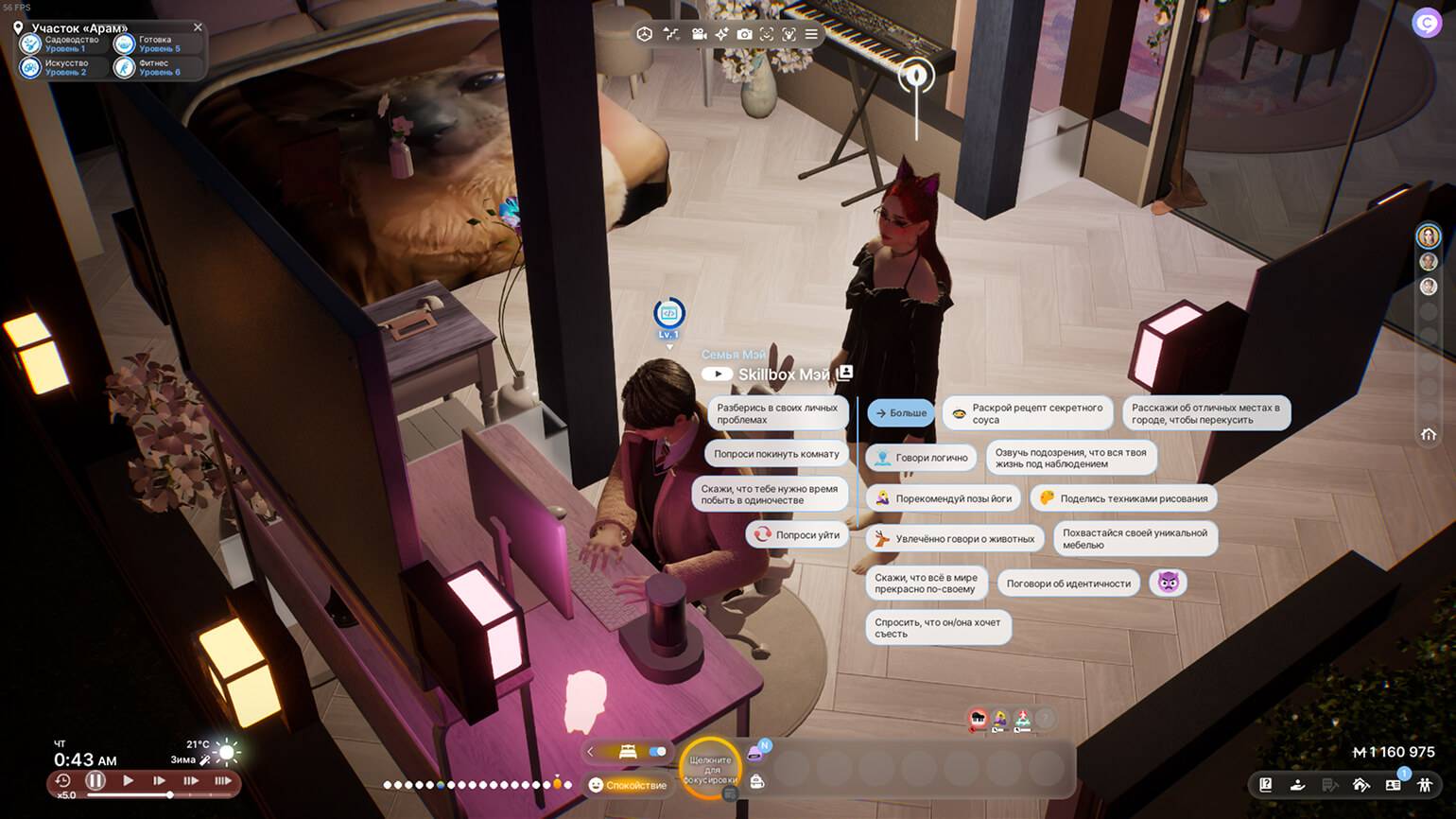
Task: Select «Увлечённо говори о животных»
Action: pyautogui.click(x=954, y=539)
